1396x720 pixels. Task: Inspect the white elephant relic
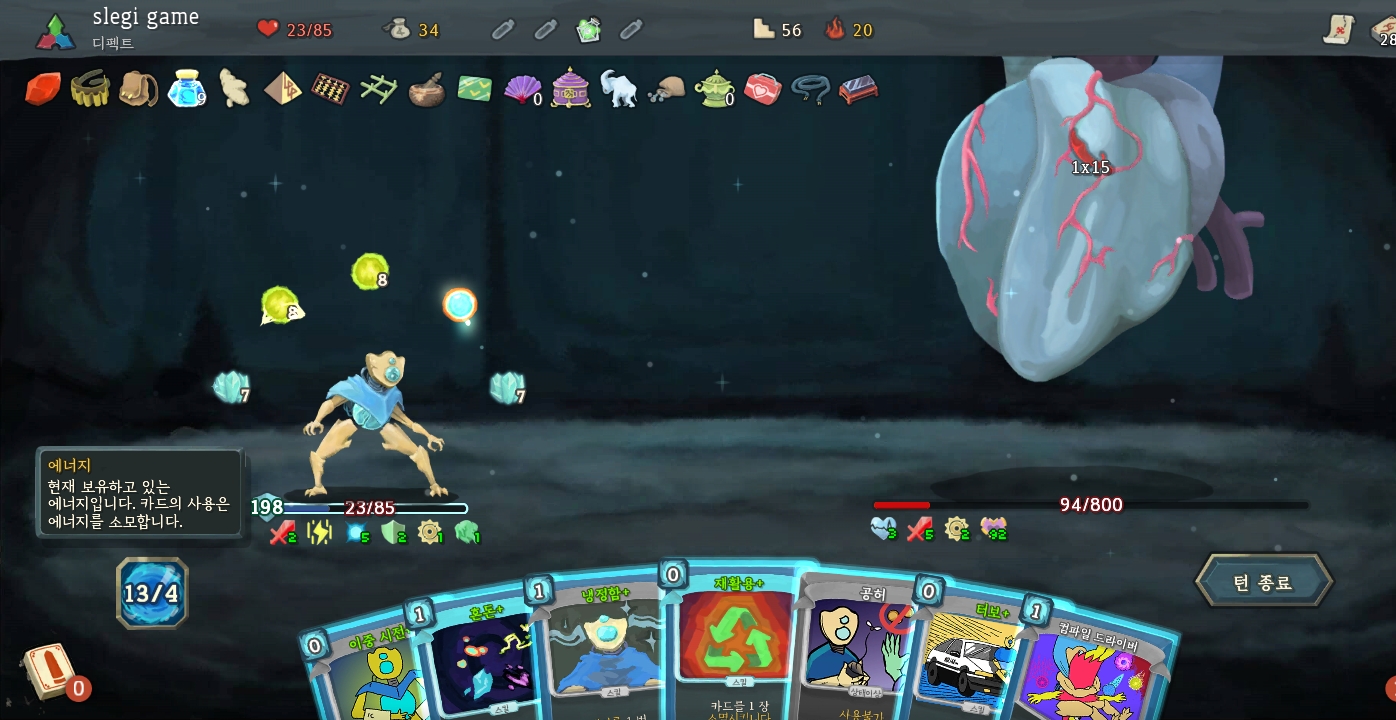[618, 89]
